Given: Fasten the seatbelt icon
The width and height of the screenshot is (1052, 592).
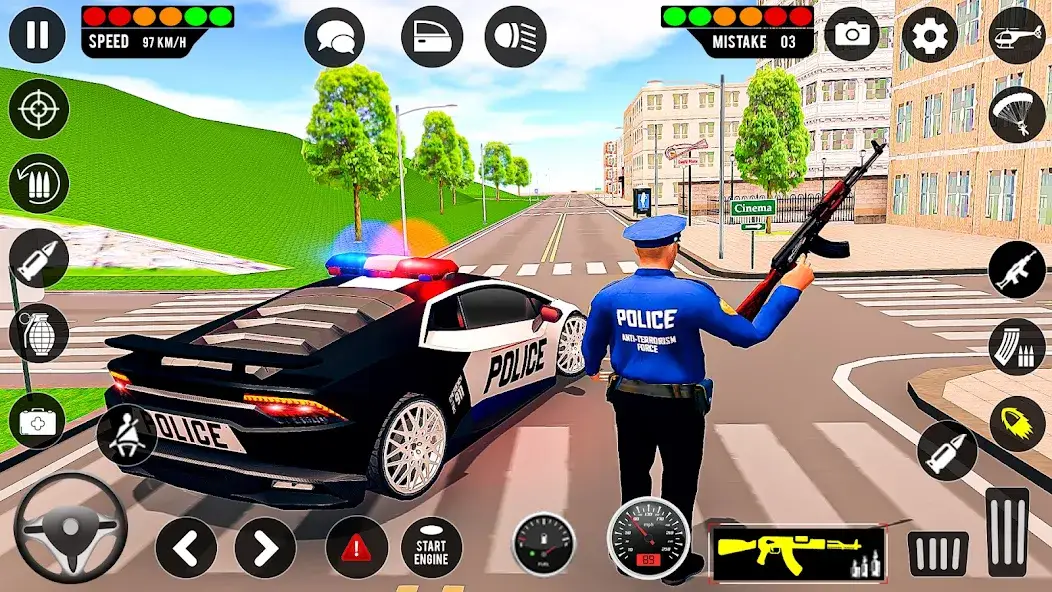Looking at the screenshot, I should click(x=127, y=435).
